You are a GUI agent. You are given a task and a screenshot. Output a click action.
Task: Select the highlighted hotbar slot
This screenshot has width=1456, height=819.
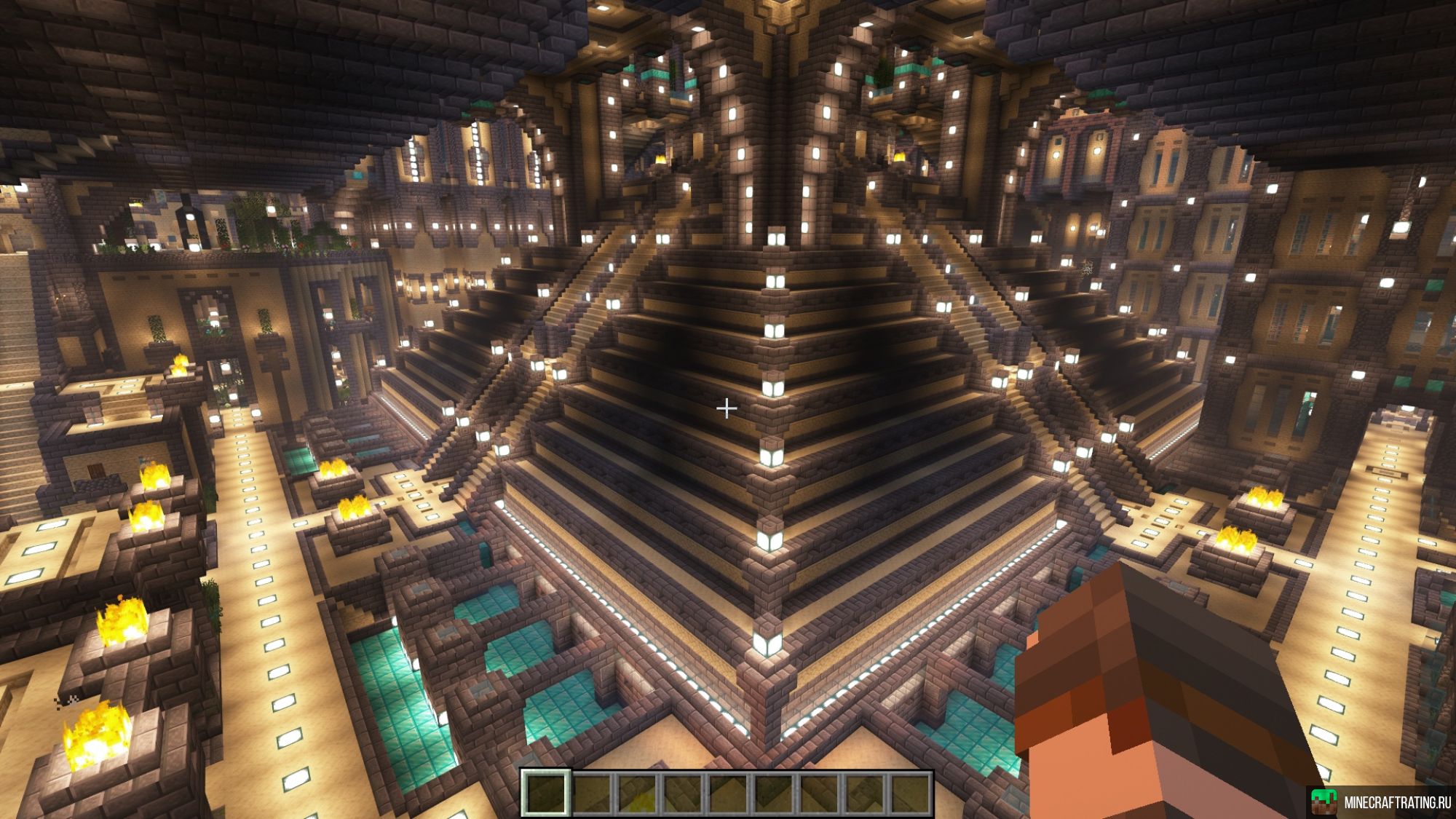(546, 792)
